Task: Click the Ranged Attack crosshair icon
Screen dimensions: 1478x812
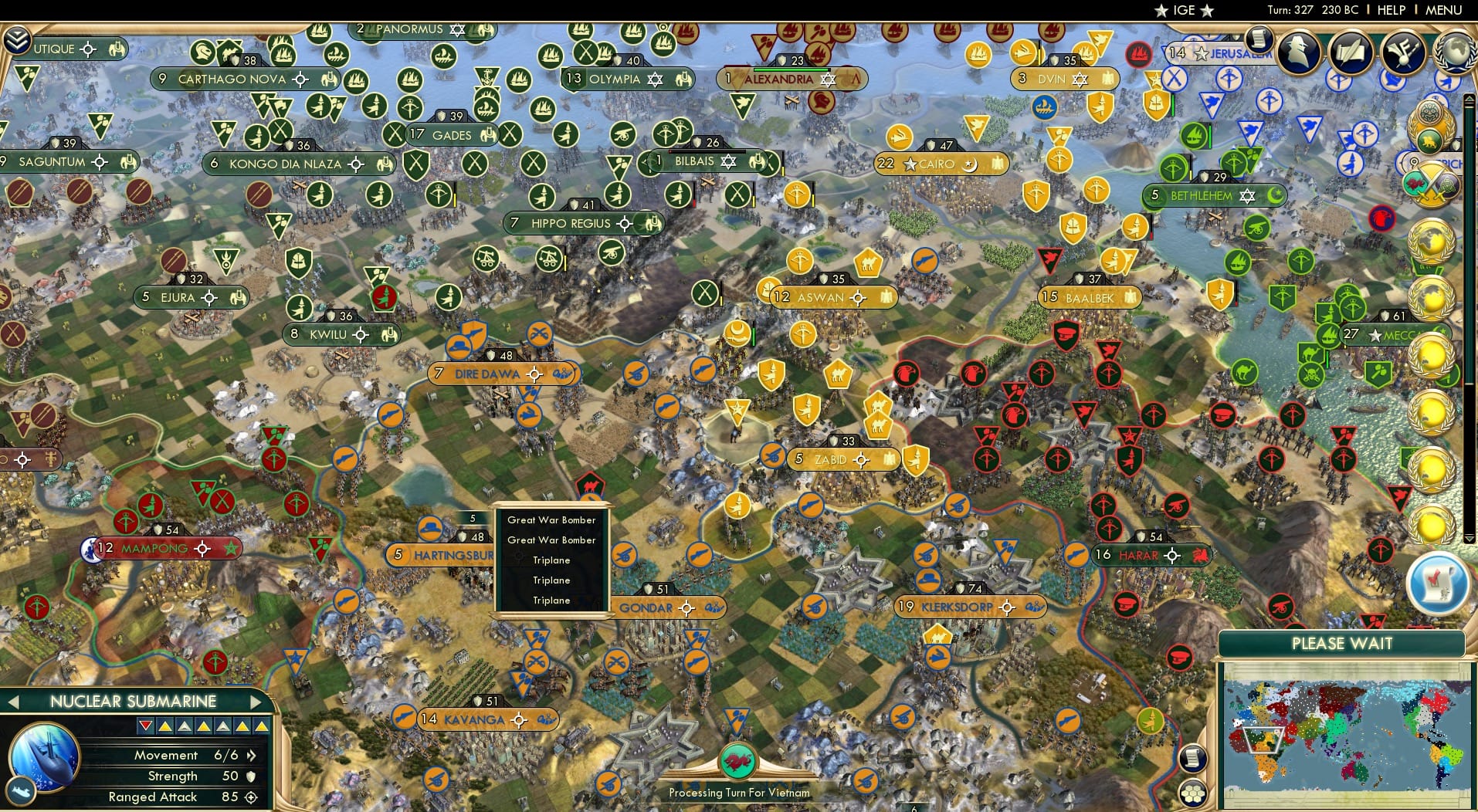Action: (x=252, y=797)
